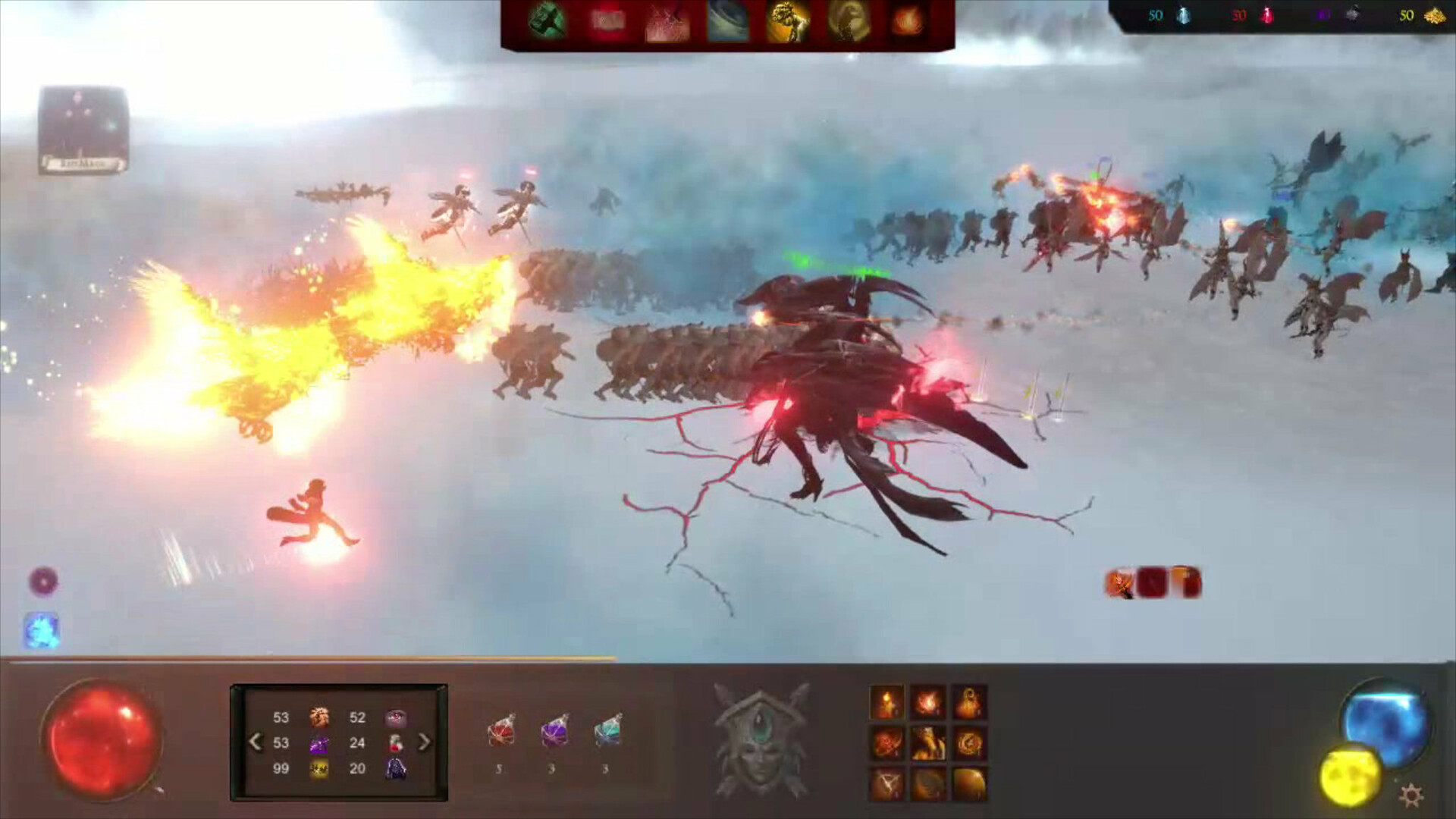Click the left arrow to browse resources
This screenshot has width=1456, height=819.
[255, 742]
